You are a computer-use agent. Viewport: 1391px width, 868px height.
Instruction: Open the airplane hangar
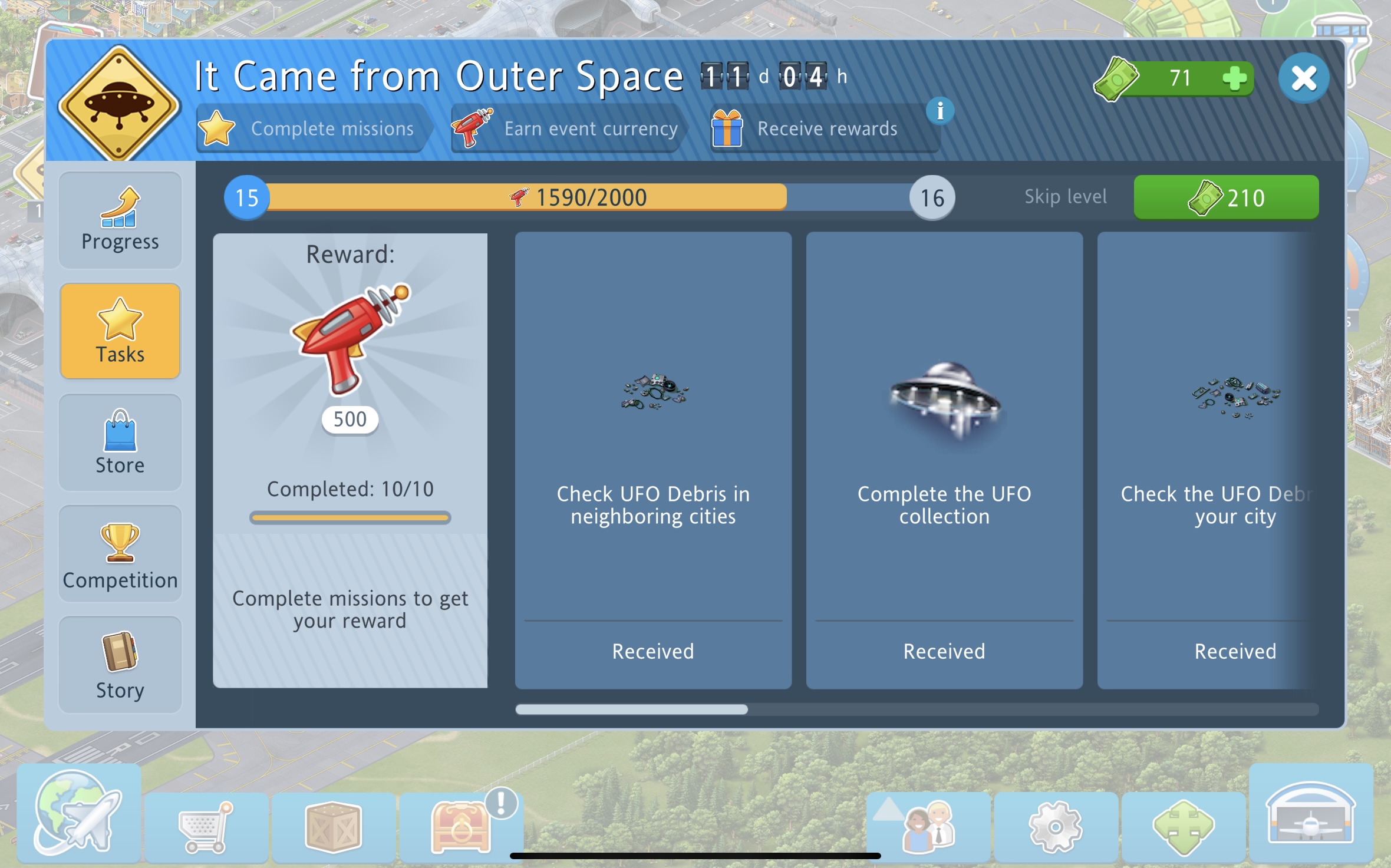pyautogui.click(x=1311, y=813)
